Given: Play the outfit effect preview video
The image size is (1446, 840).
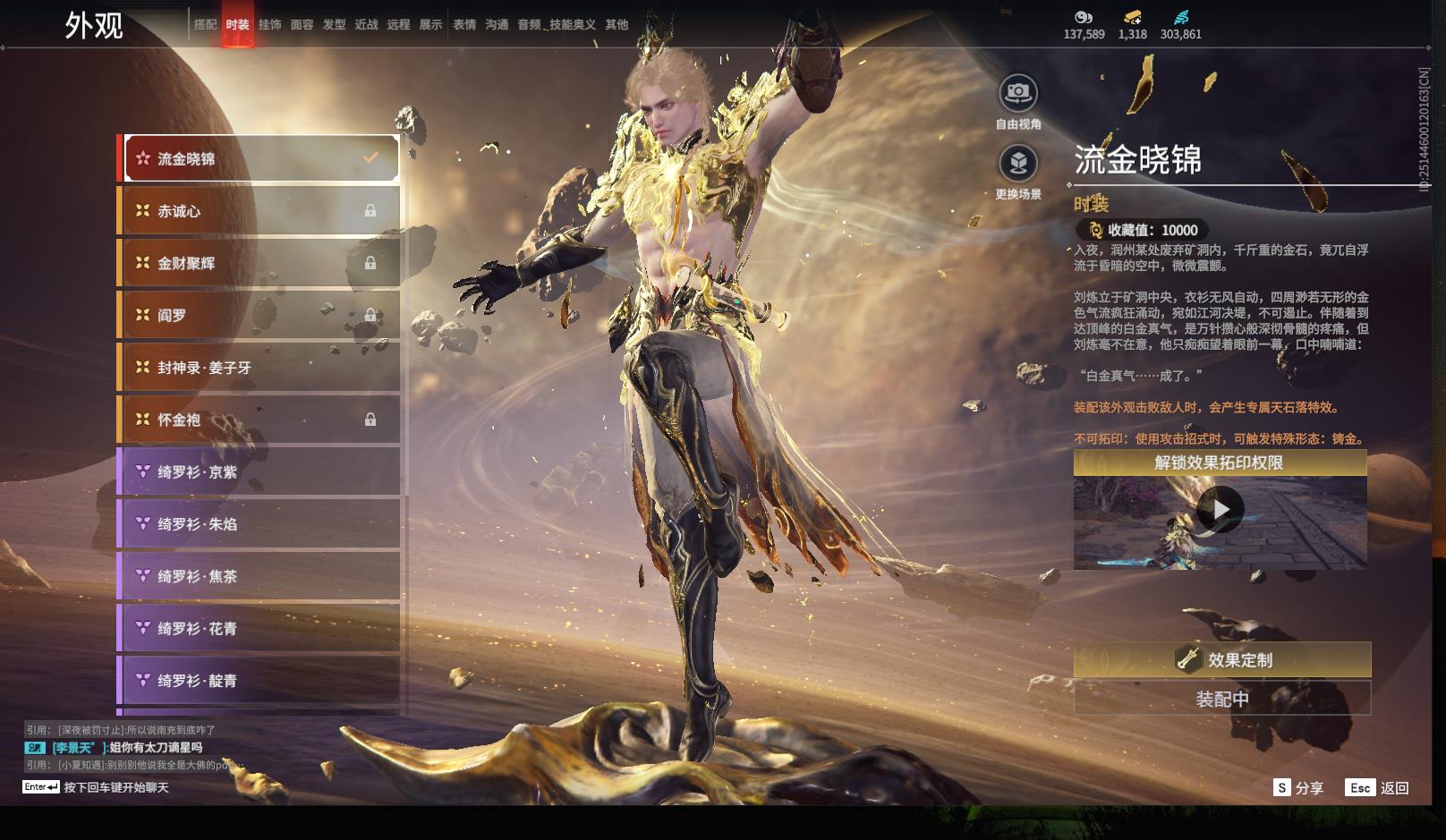Looking at the screenshot, I should point(1220,510).
